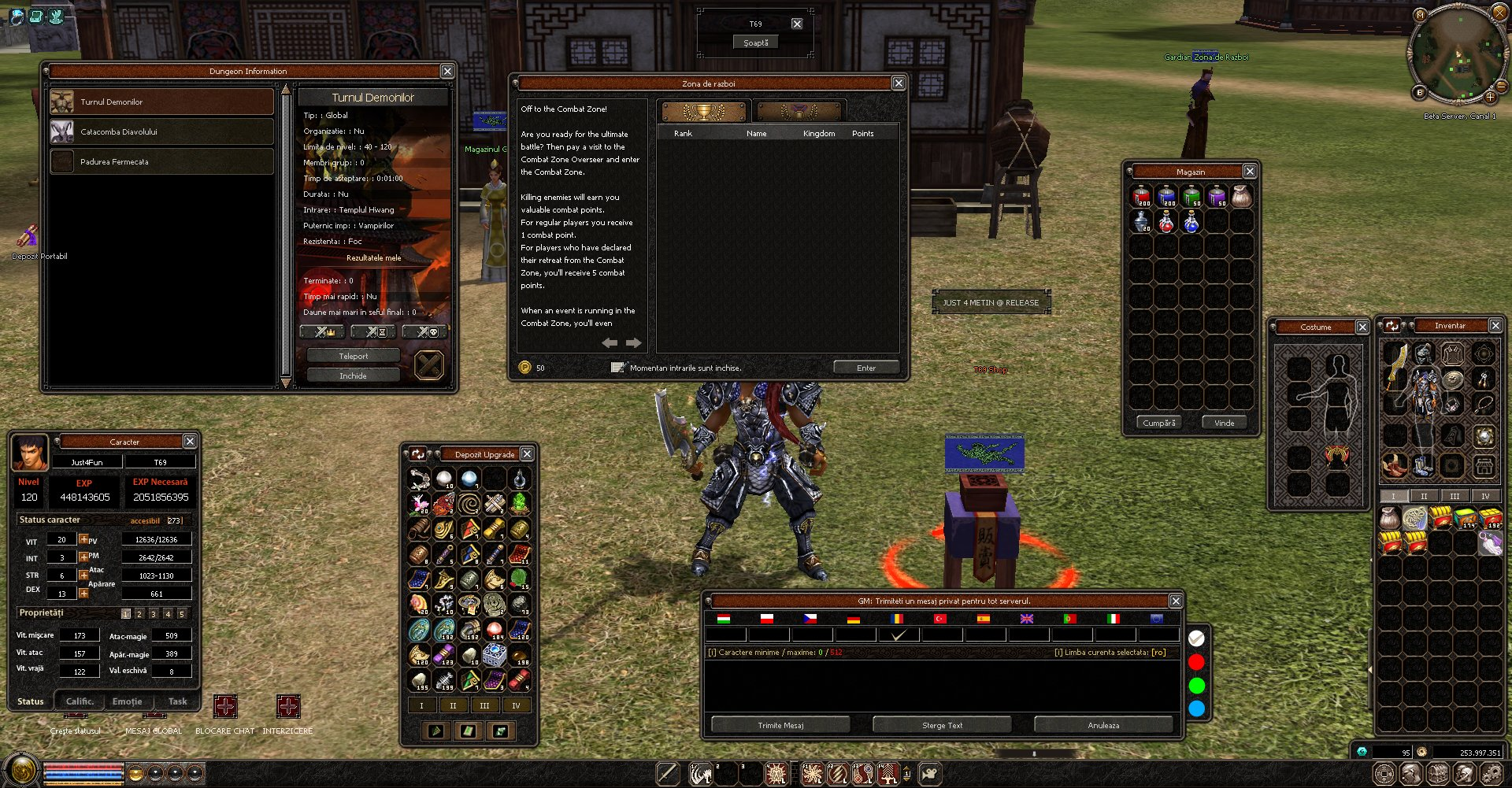Viewport: 1512px width, 788px height.
Task: Select Padurea Fermecata dungeon
Action: coord(161,161)
